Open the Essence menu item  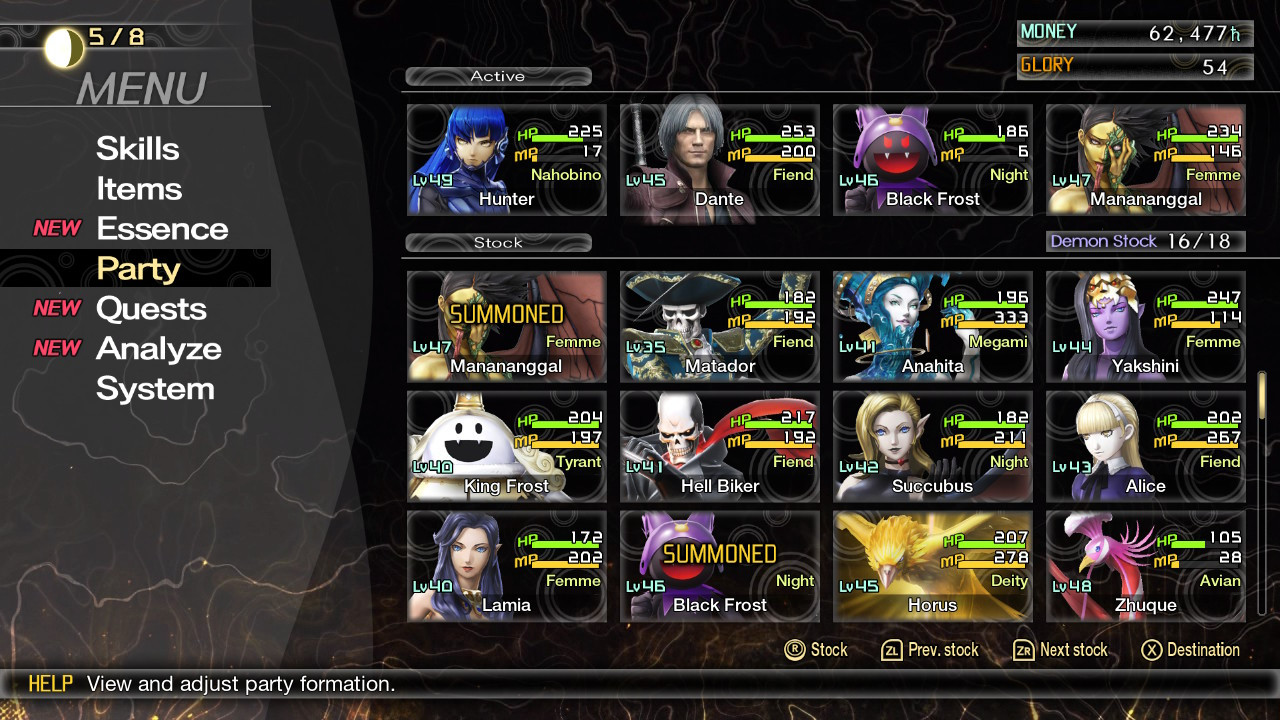[162, 228]
